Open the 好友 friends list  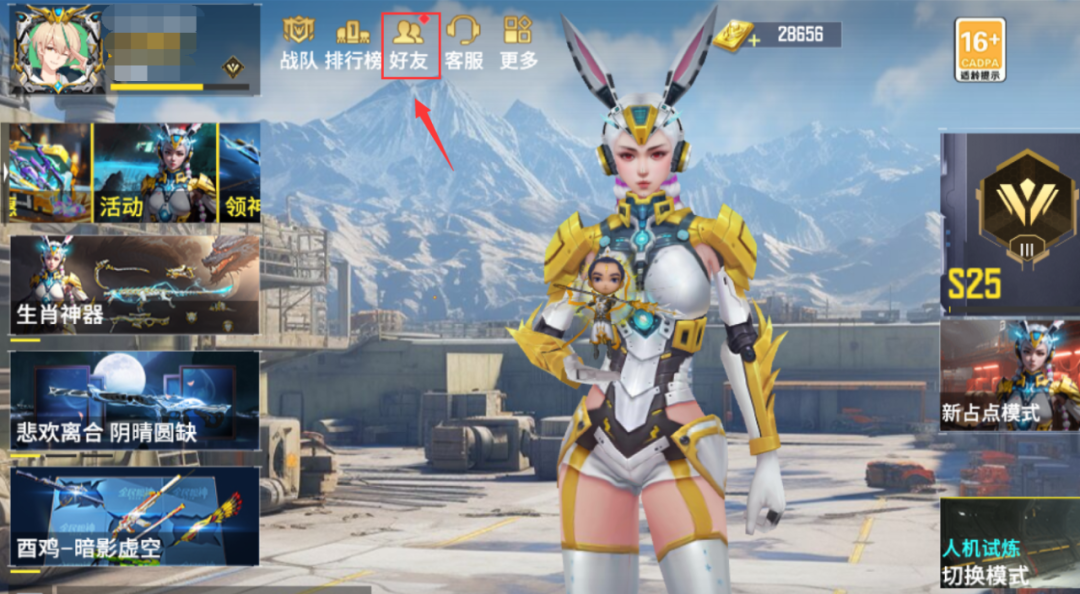click(x=410, y=44)
